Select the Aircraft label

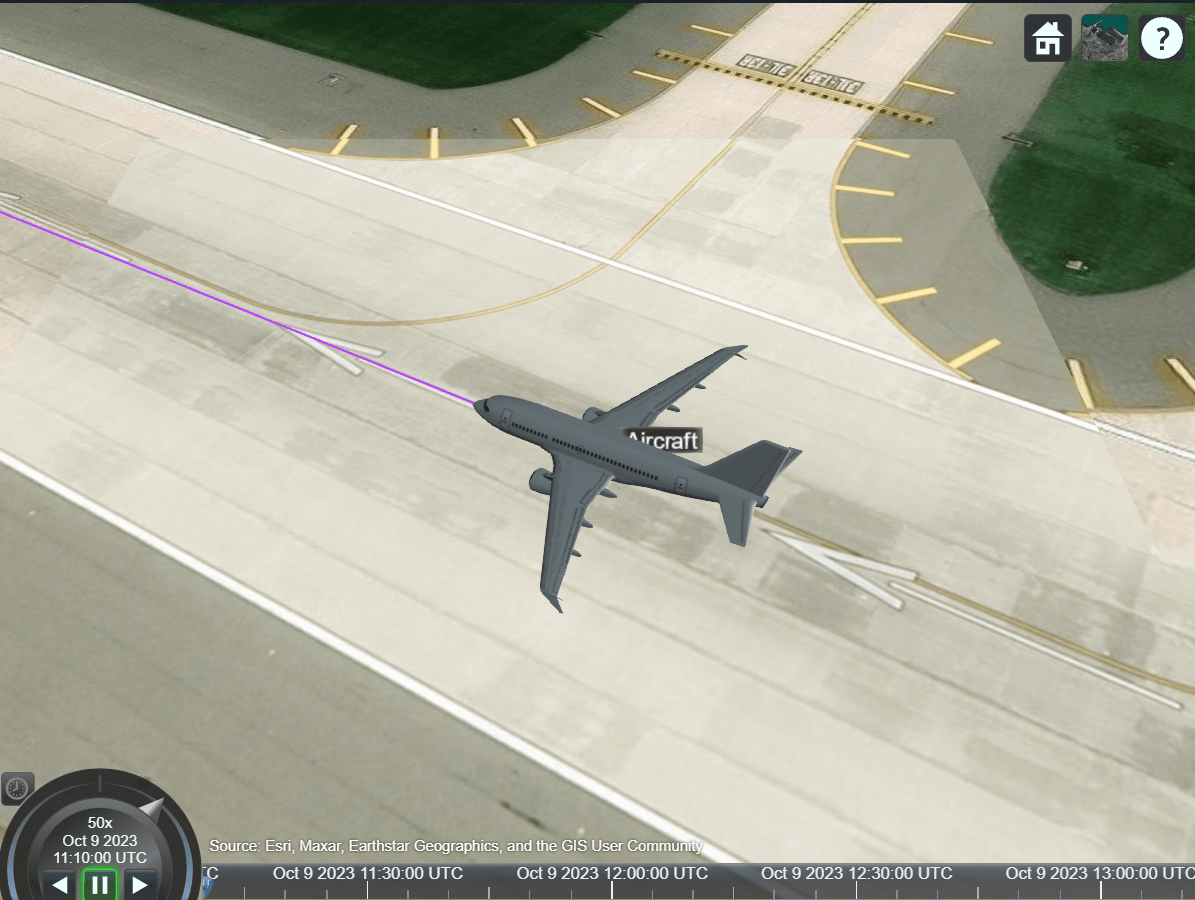[662, 440]
